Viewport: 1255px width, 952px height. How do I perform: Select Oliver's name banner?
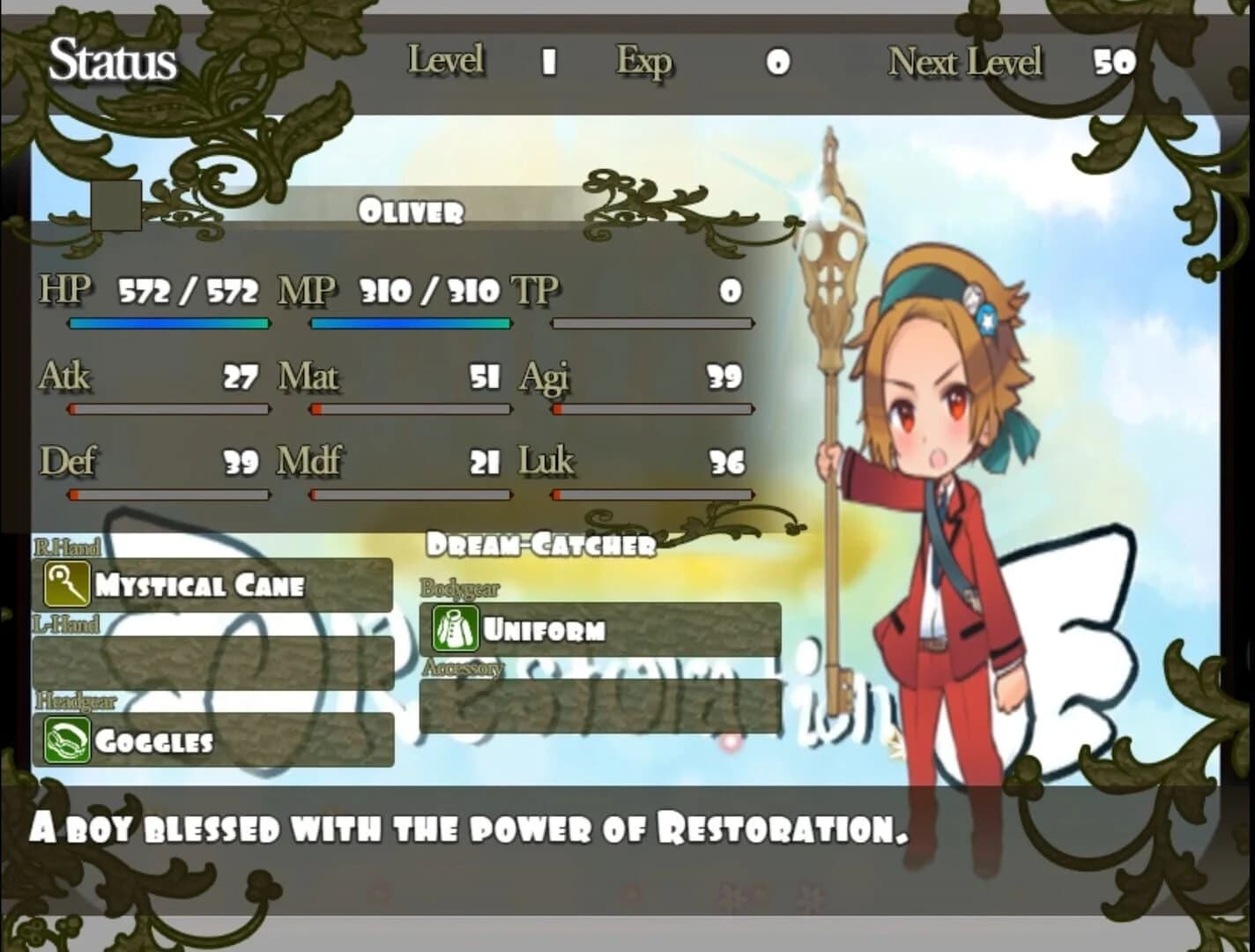click(412, 212)
